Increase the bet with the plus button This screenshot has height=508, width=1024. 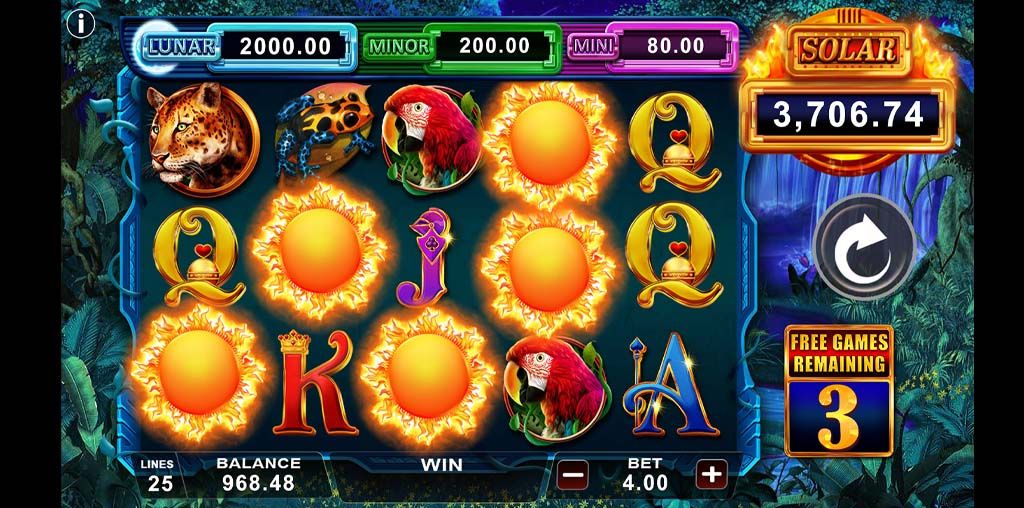click(x=711, y=474)
